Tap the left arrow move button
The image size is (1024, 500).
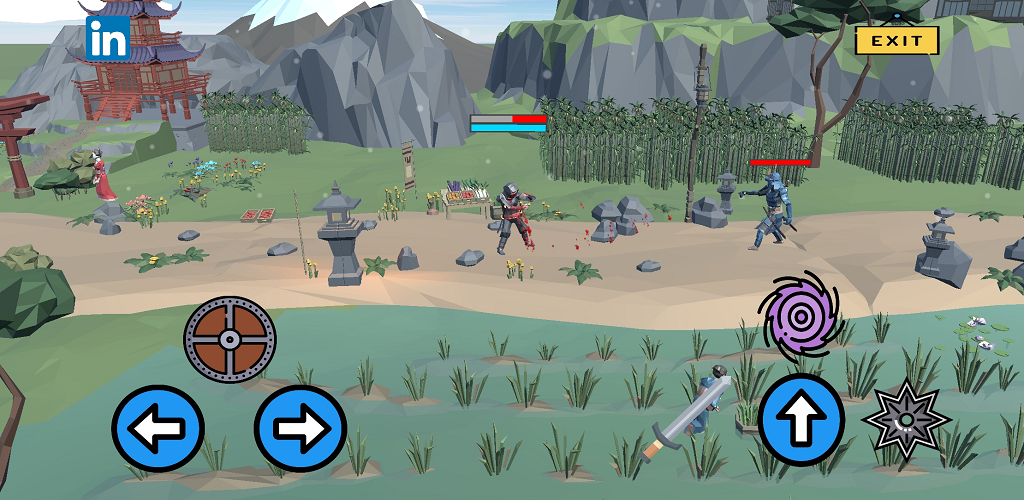tap(158, 429)
